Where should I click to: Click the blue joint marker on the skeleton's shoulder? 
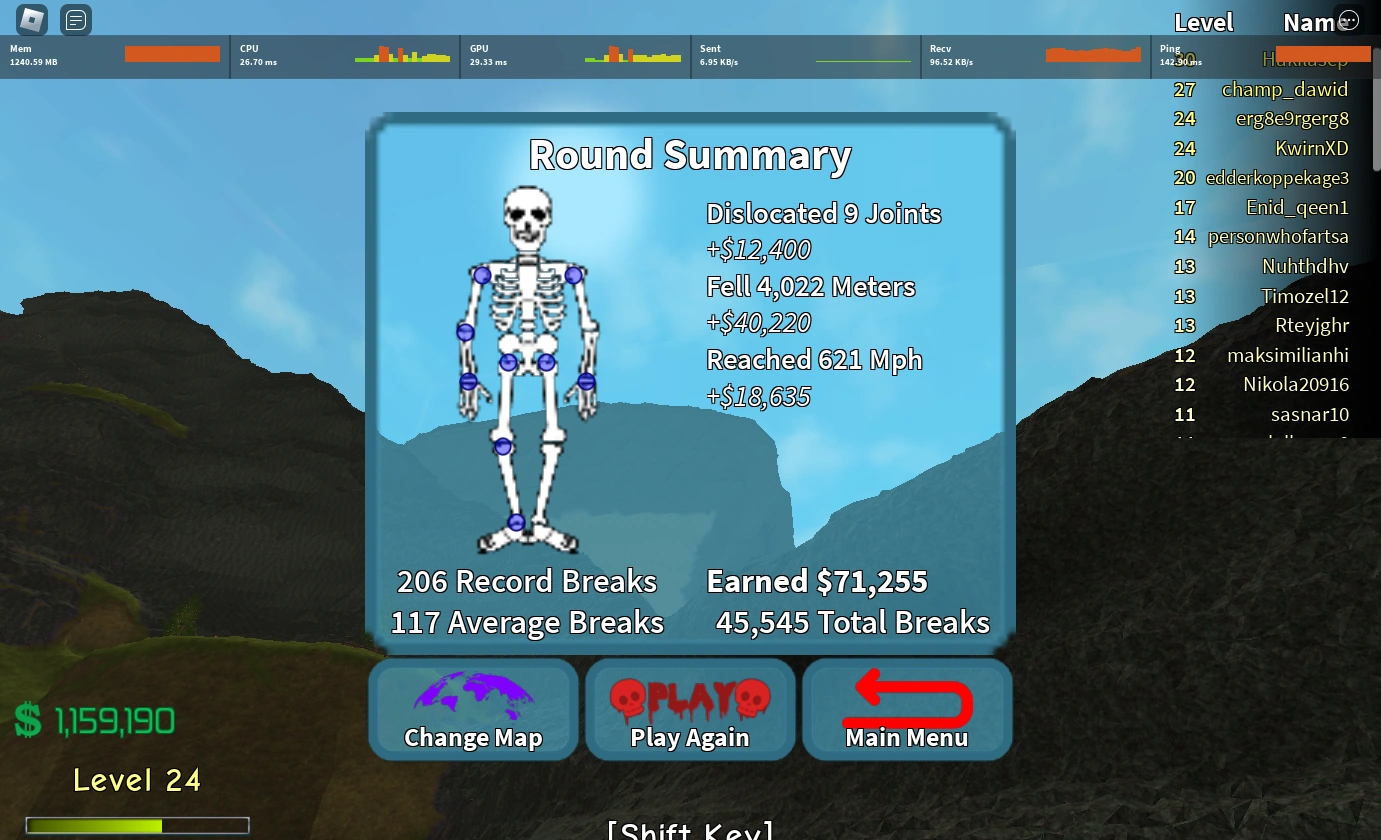pyautogui.click(x=485, y=275)
